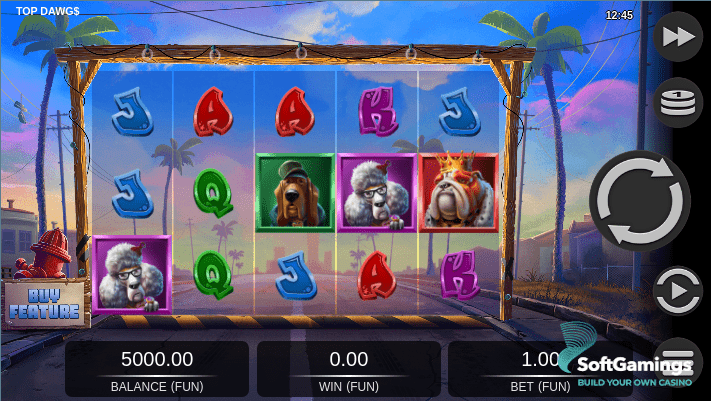Open the hamburger menu button

click(681, 353)
